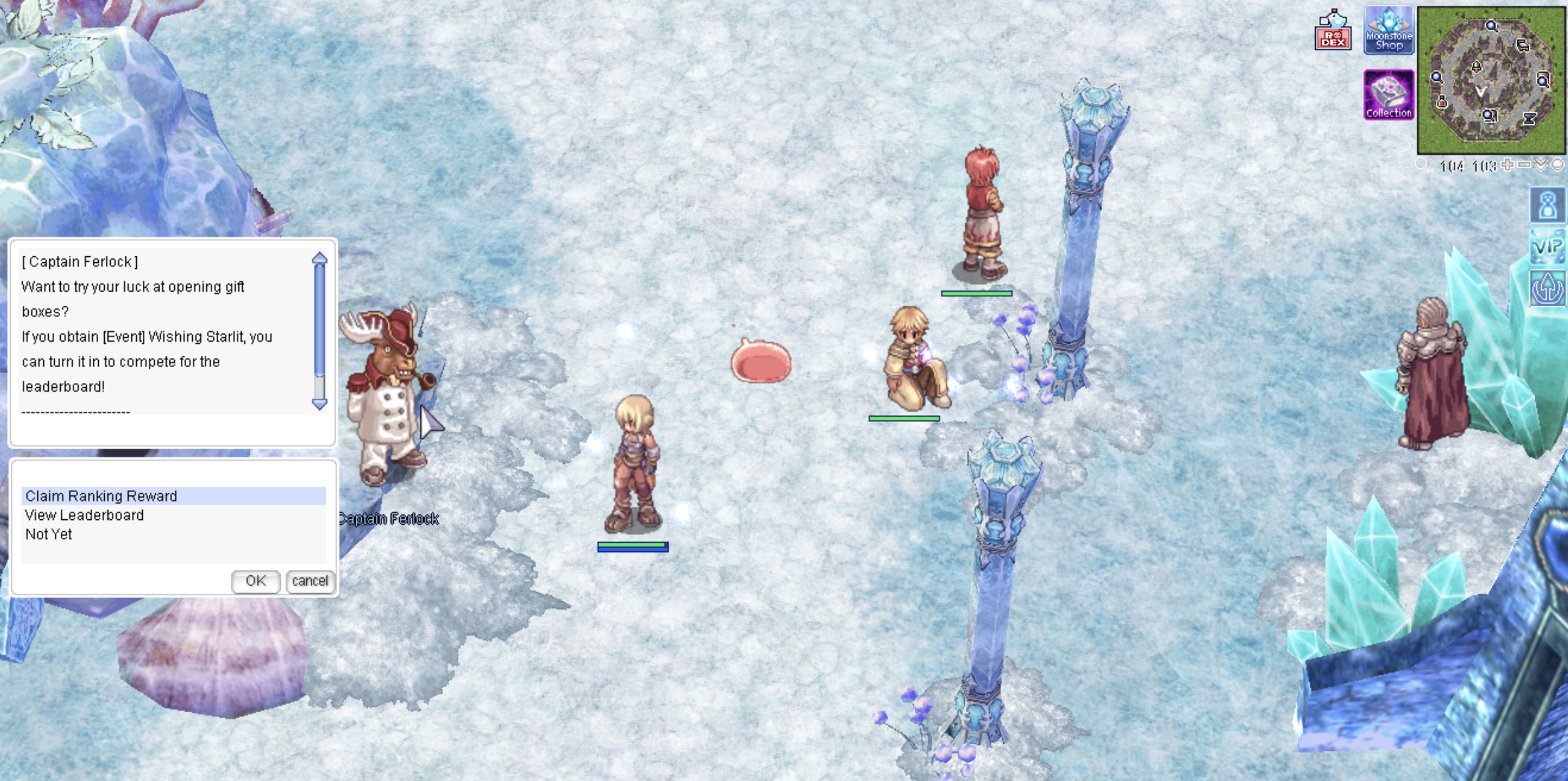The height and width of the screenshot is (781, 1568).
Task: Pick the Not Yet reply
Action: [49, 535]
